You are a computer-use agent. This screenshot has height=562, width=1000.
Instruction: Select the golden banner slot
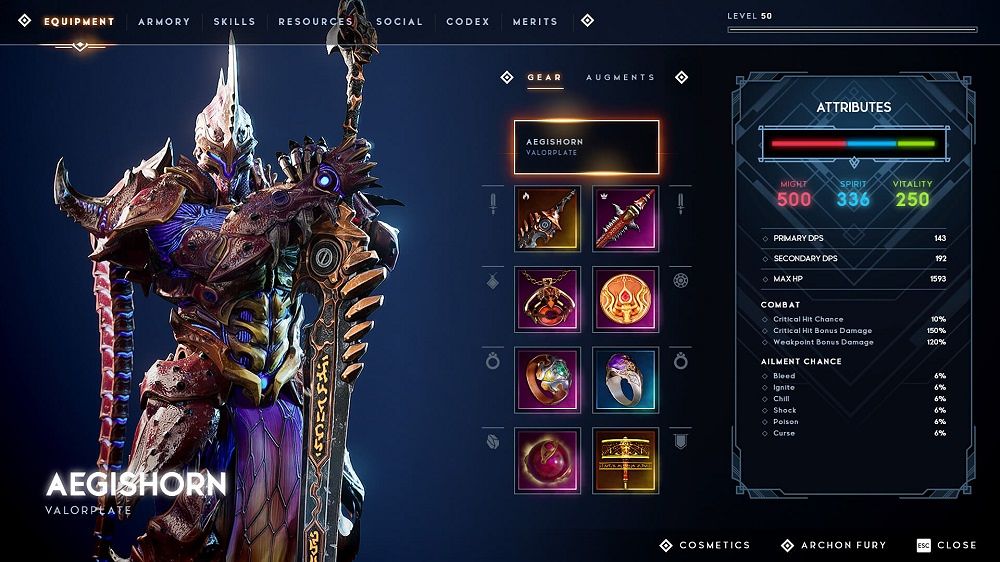click(x=625, y=459)
